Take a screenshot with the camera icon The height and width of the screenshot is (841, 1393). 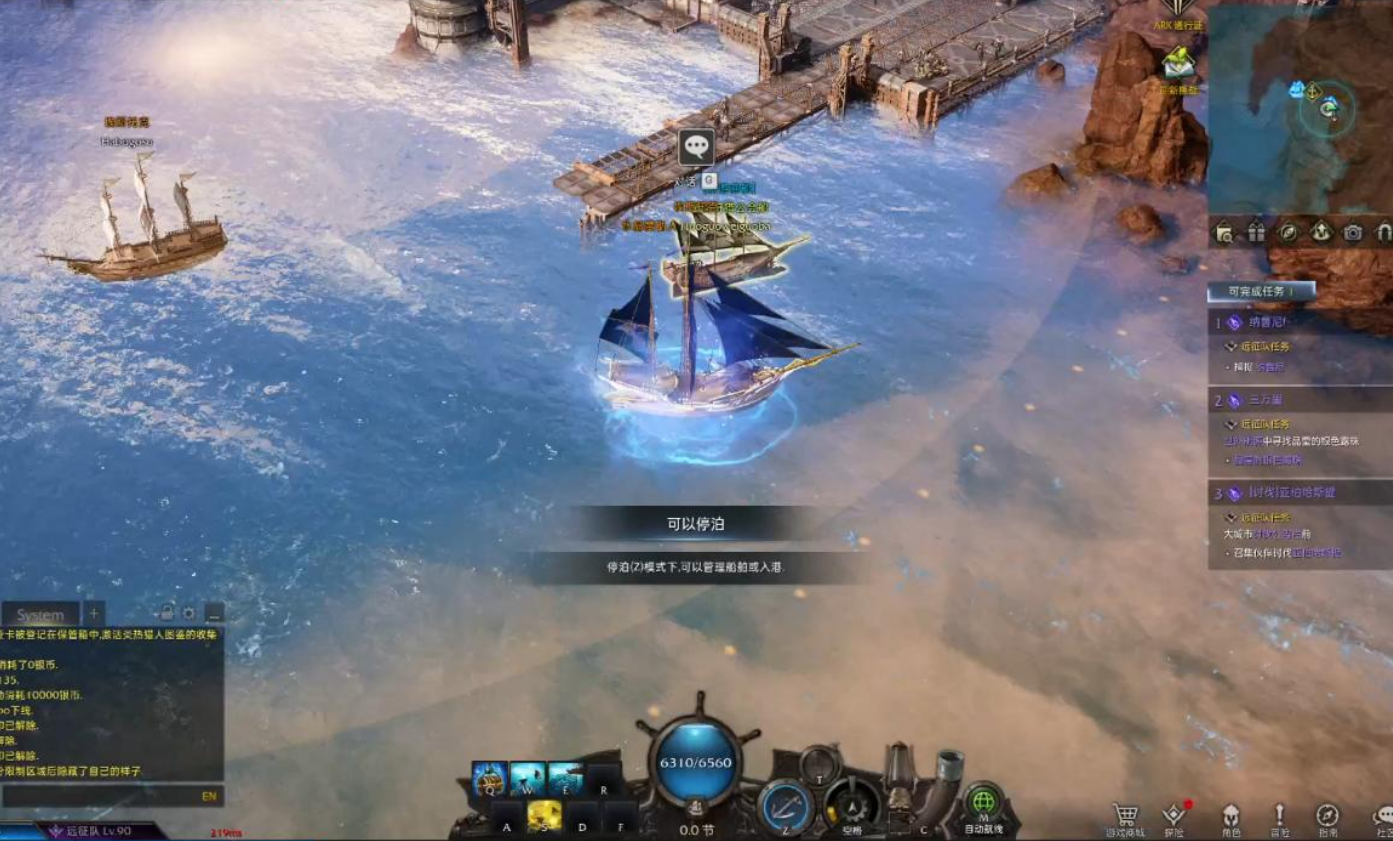pyautogui.click(x=1352, y=233)
